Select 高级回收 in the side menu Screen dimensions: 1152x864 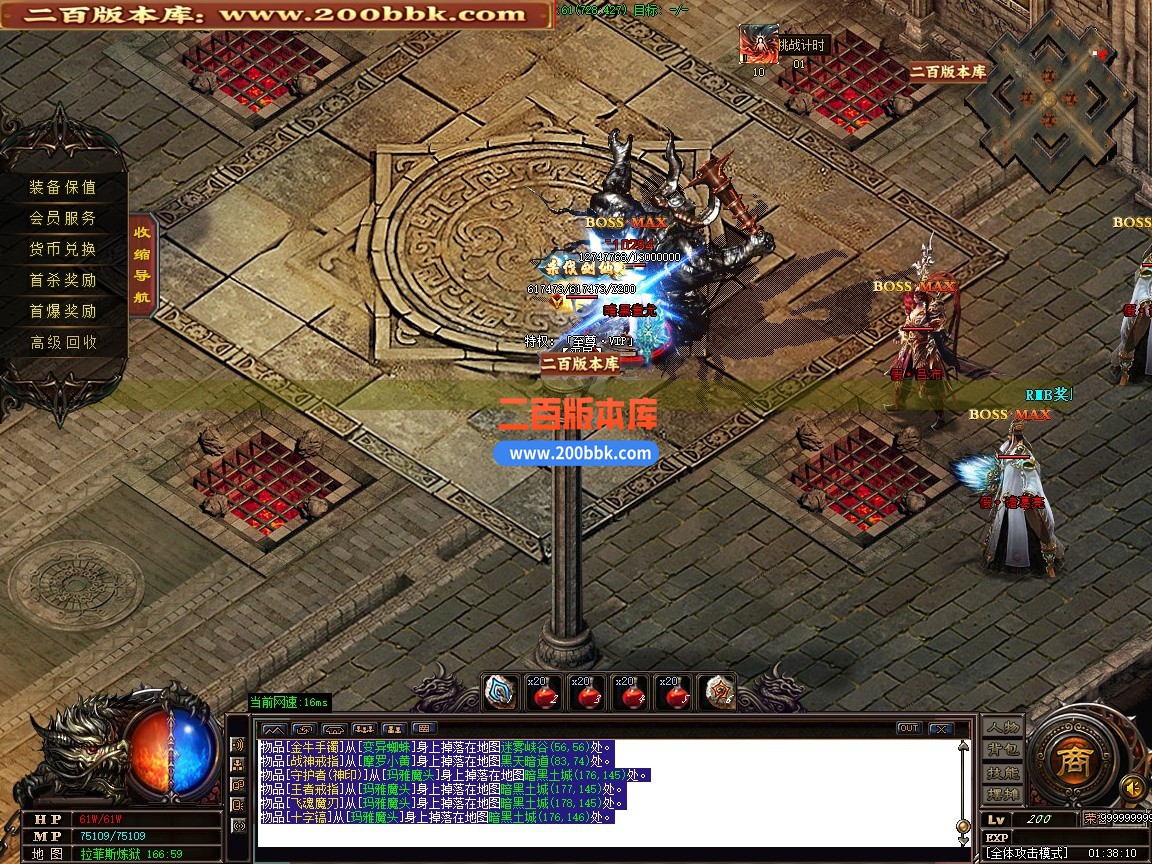63,342
